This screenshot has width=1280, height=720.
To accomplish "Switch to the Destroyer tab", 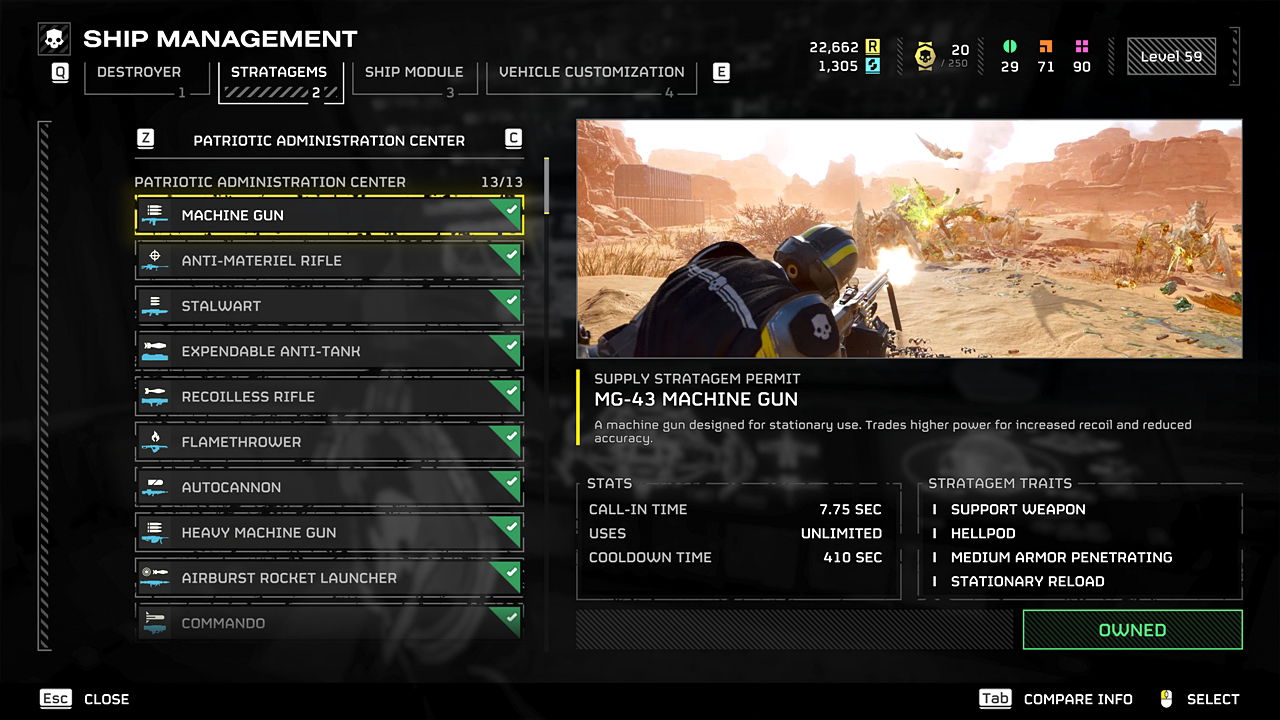I will click(139, 73).
